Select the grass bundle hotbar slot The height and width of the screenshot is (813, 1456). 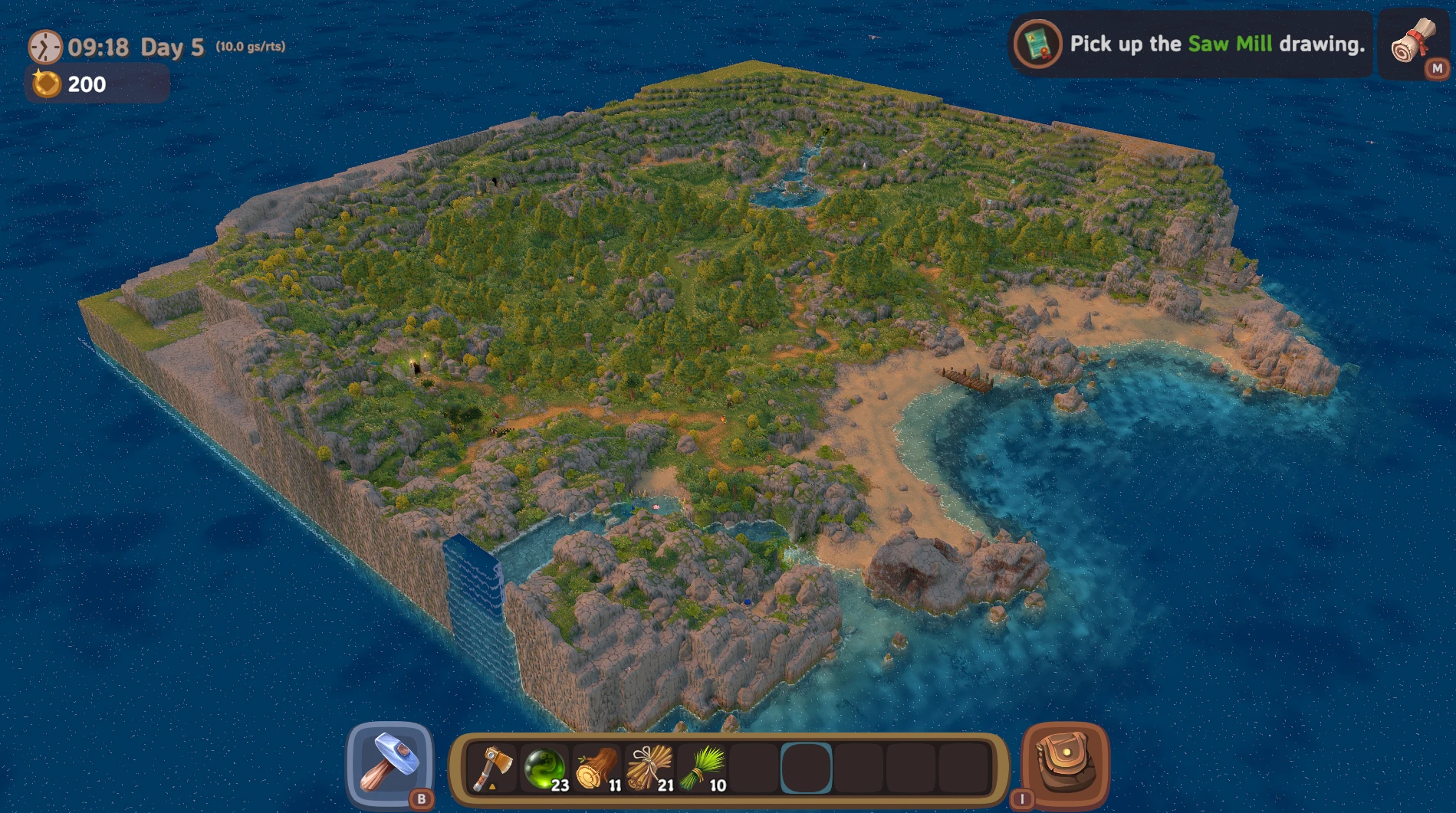click(702, 768)
